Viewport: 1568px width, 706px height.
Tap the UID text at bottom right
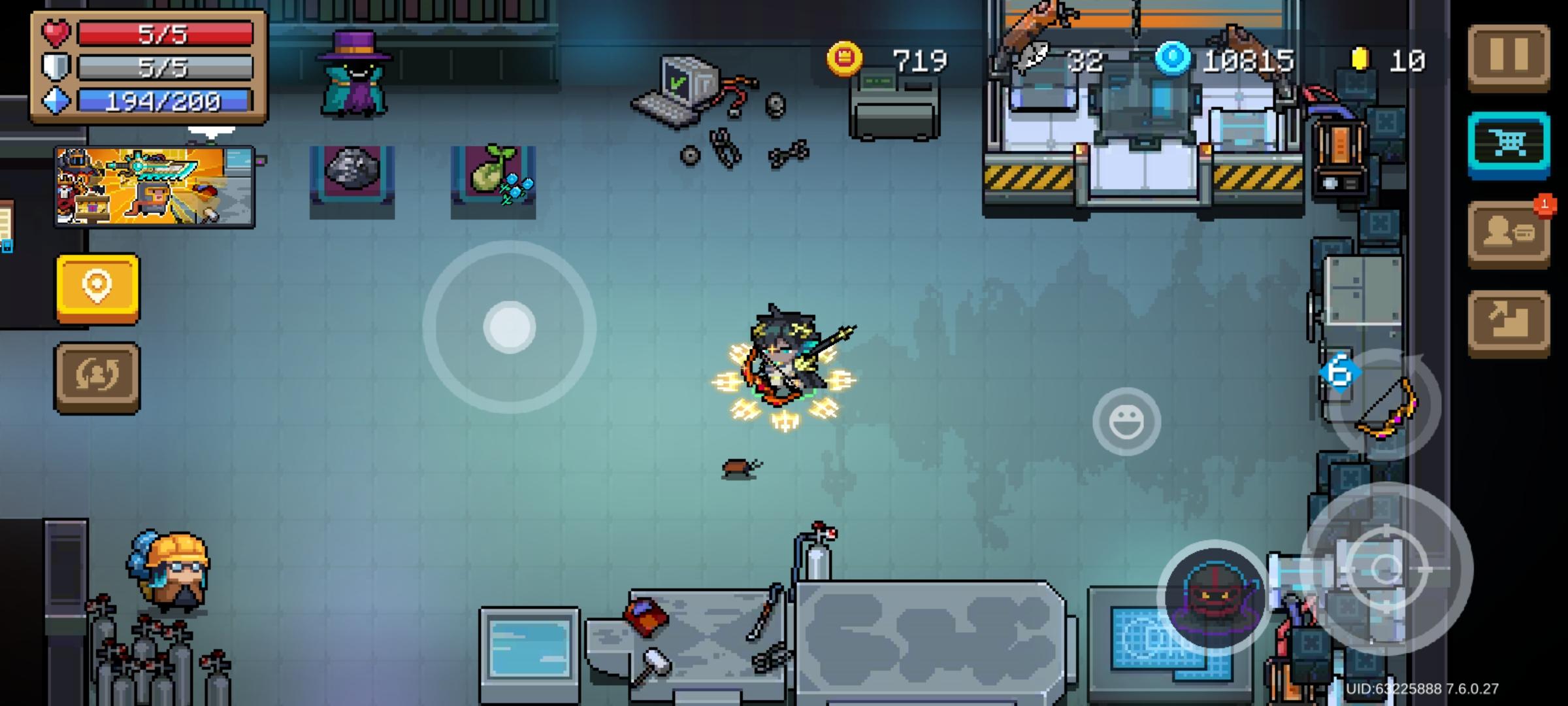[x=1477, y=688]
